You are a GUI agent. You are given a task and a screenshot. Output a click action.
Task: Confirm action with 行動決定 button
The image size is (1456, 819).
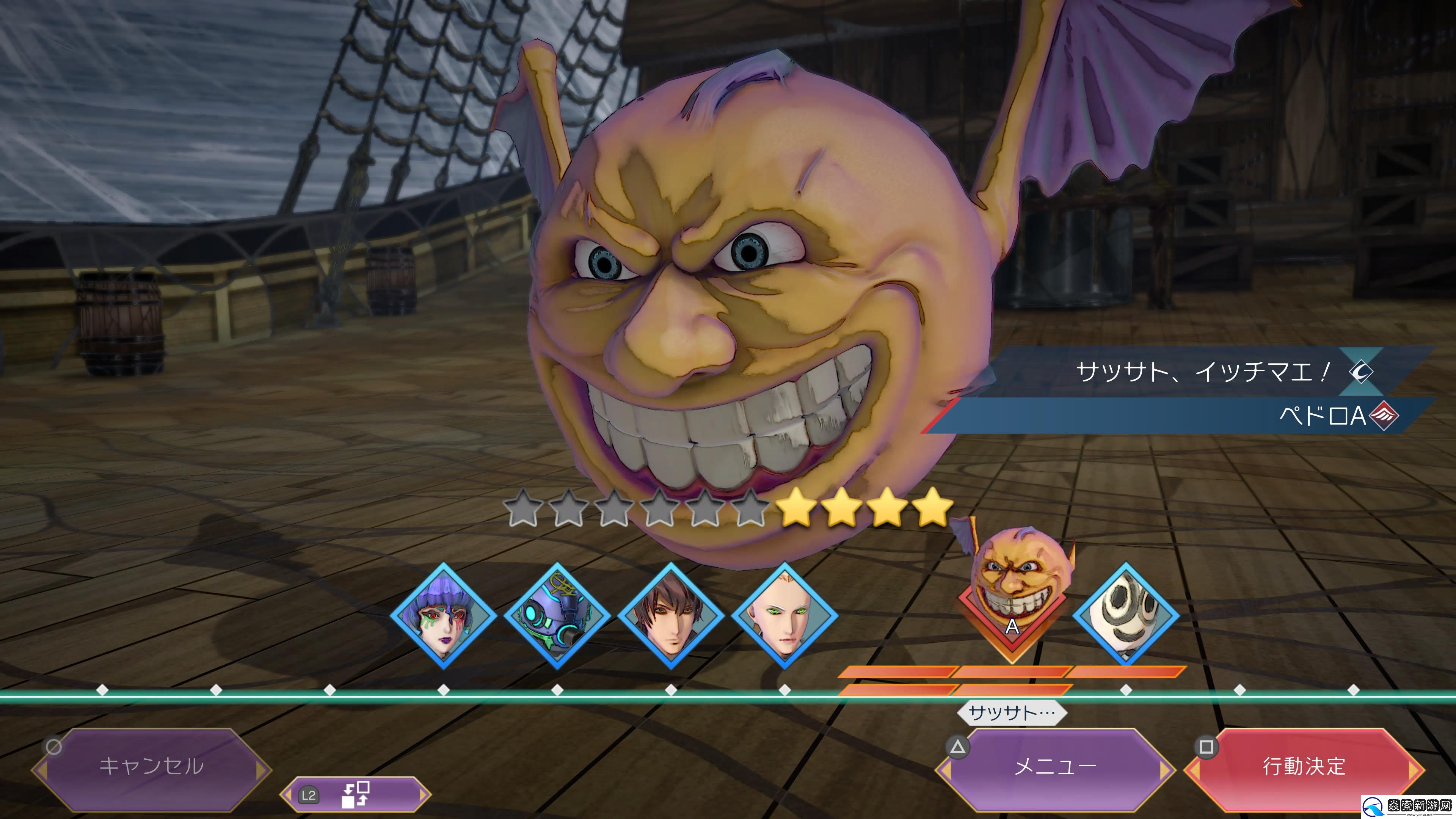tap(1304, 766)
